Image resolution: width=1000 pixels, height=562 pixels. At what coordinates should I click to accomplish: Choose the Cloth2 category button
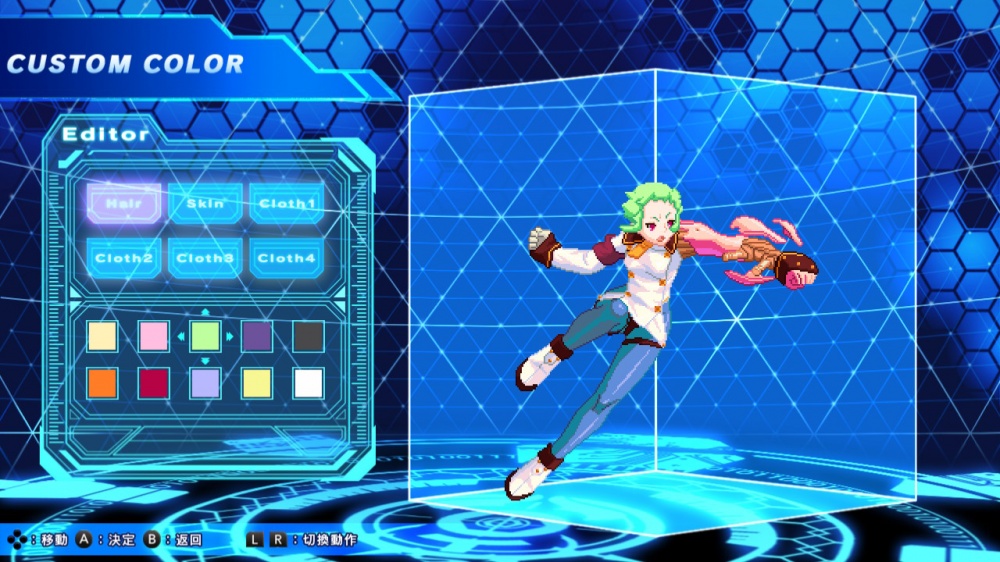click(124, 258)
